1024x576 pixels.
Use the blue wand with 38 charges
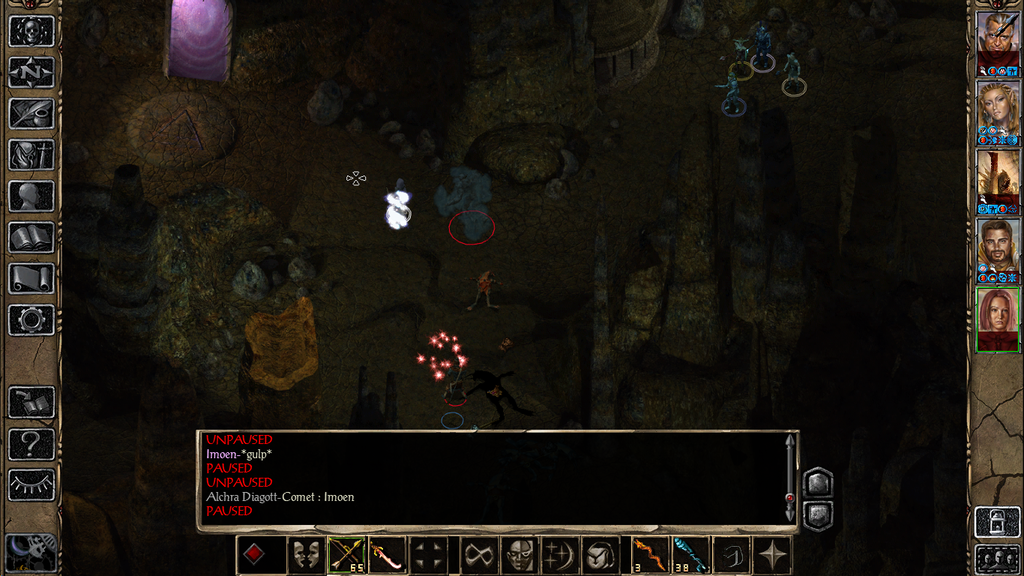point(690,555)
